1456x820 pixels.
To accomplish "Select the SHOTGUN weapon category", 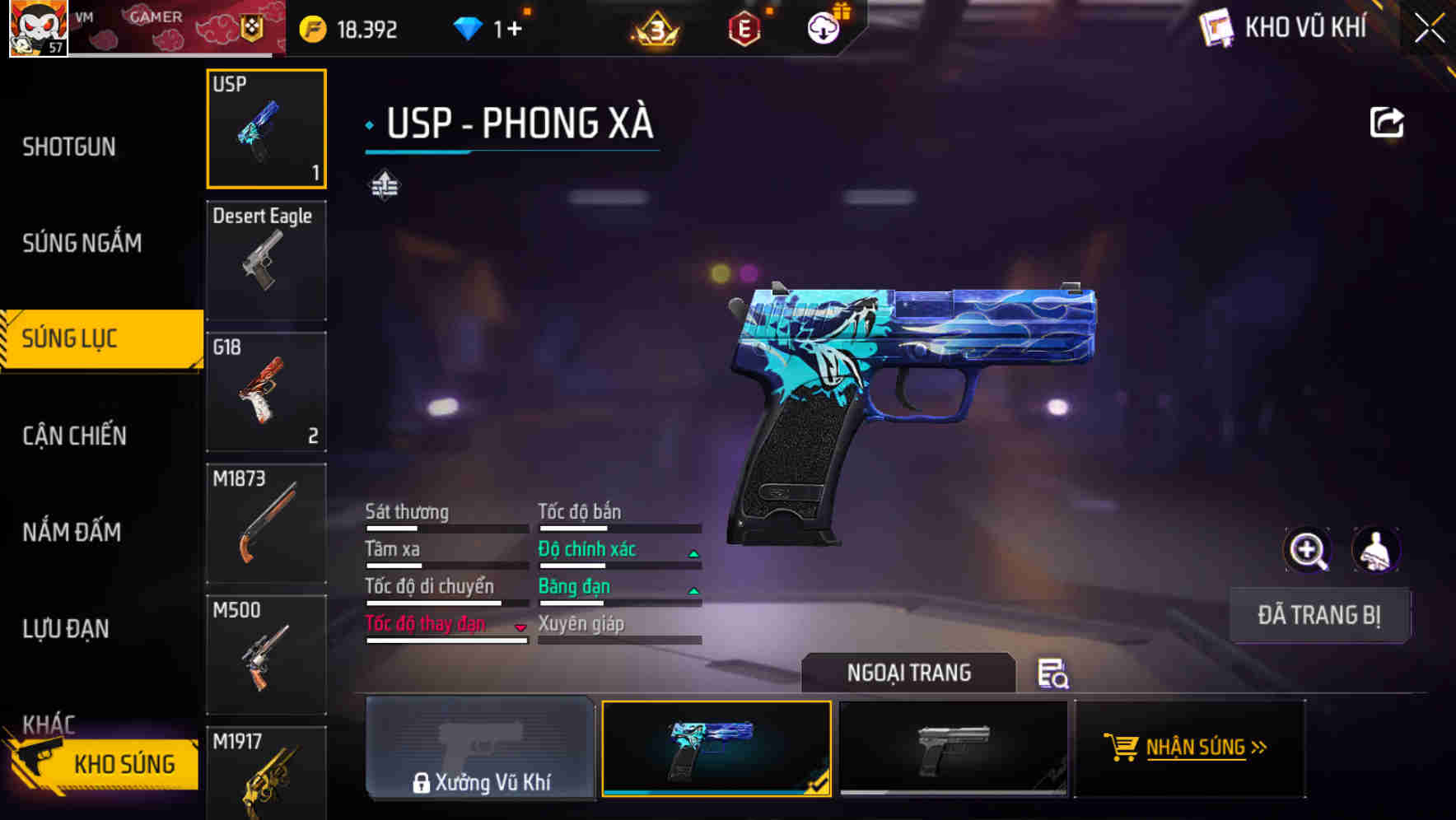I will pos(69,146).
